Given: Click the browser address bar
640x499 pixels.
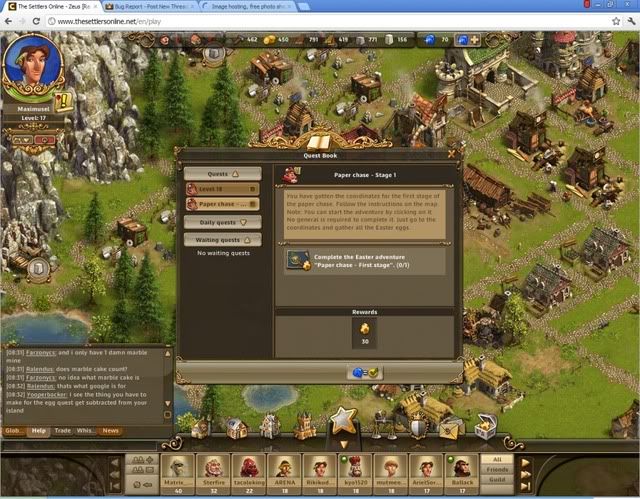Looking at the screenshot, I should tap(300, 20).
